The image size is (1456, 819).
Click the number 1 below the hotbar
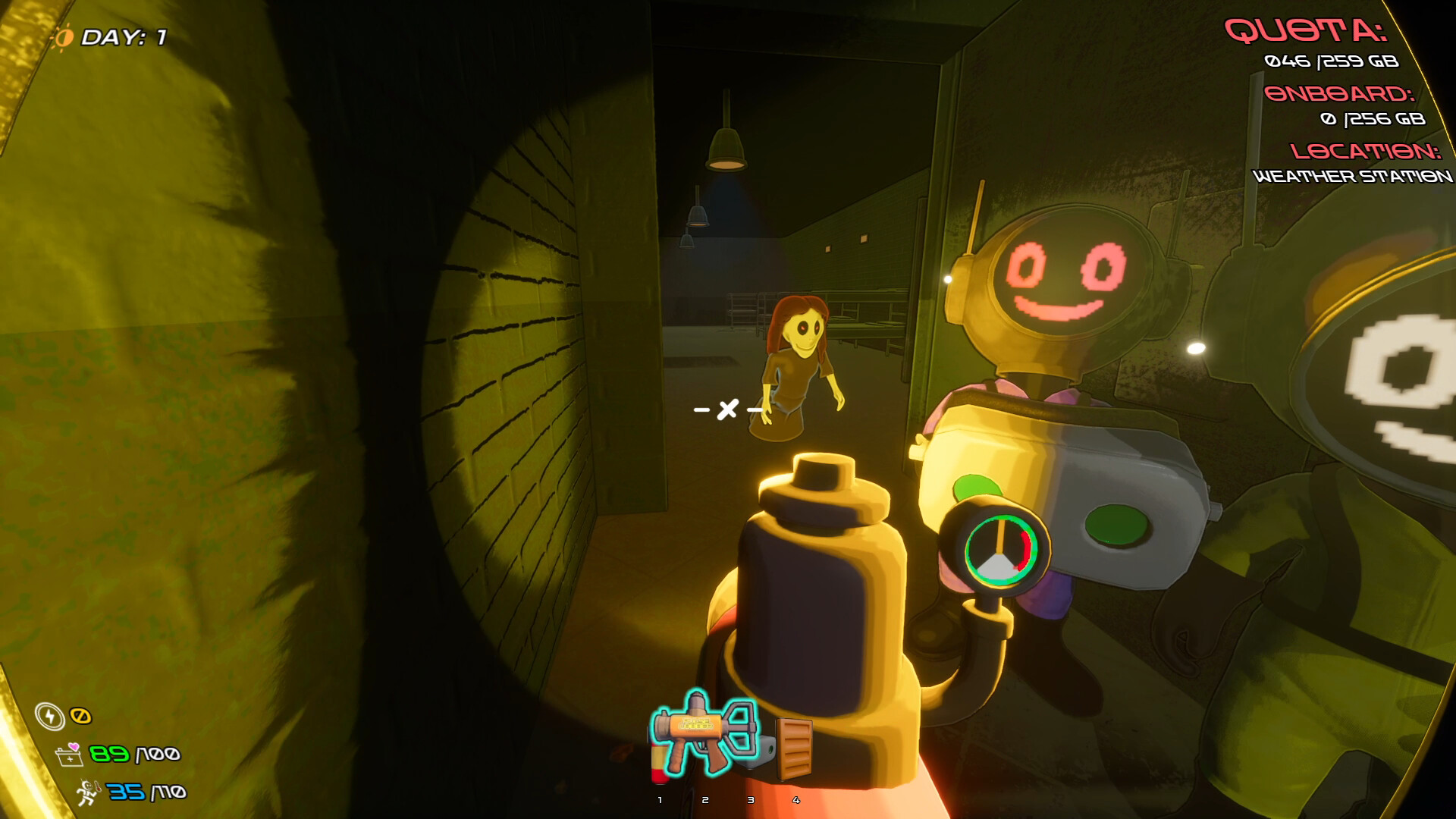click(x=660, y=800)
